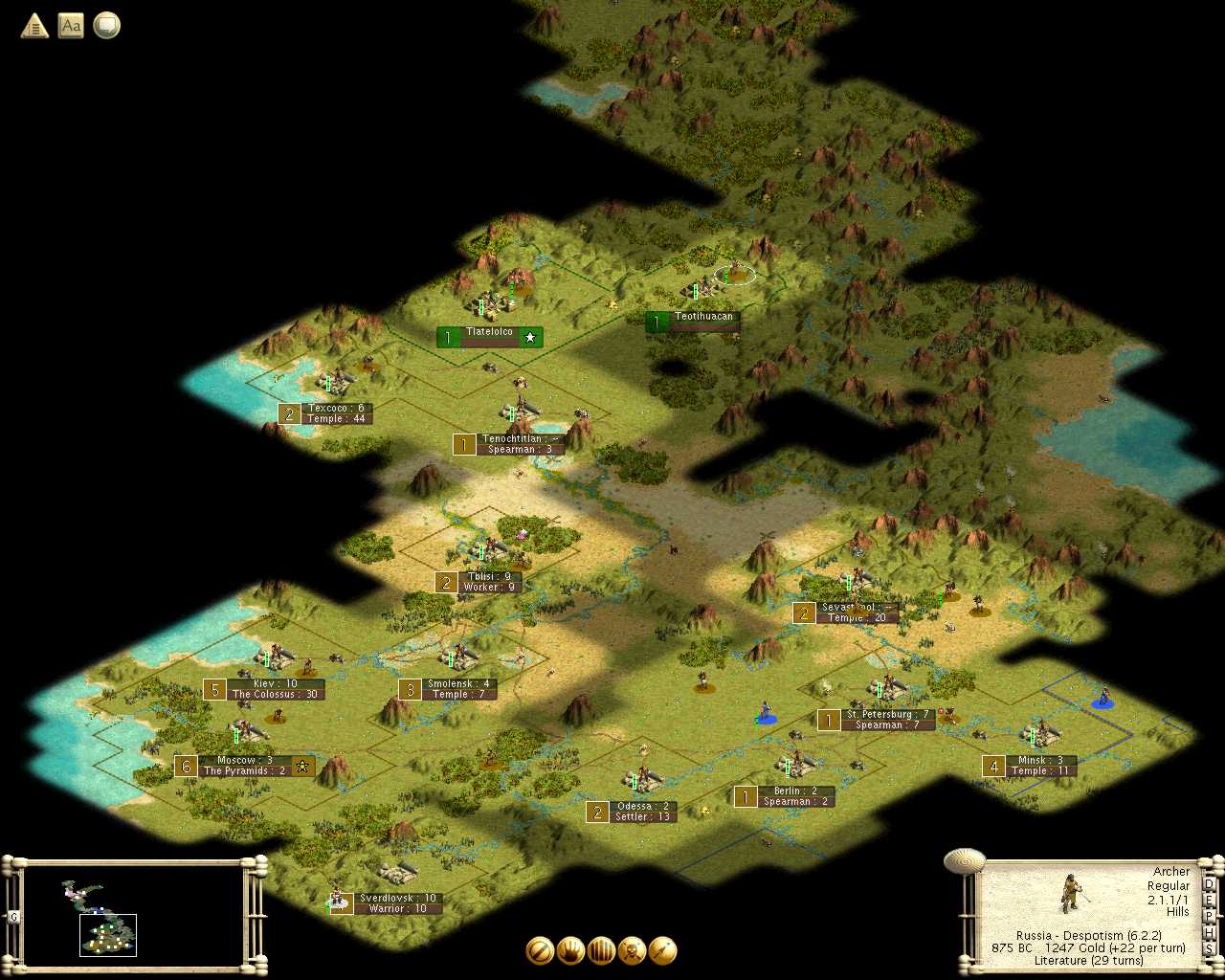Select the circle-slash unit order button

click(540, 950)
